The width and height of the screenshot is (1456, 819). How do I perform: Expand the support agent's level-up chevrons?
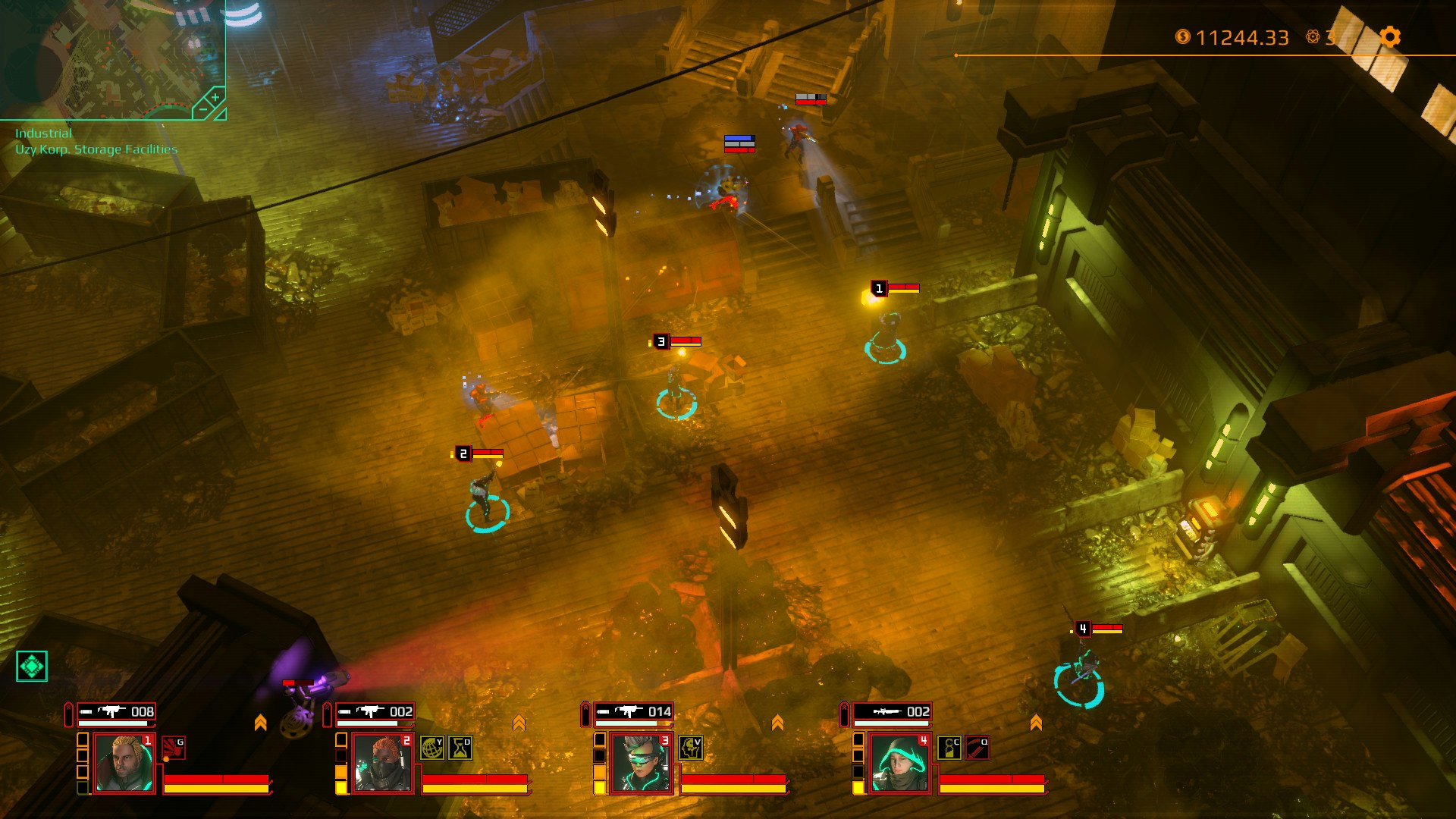(778, 721)
